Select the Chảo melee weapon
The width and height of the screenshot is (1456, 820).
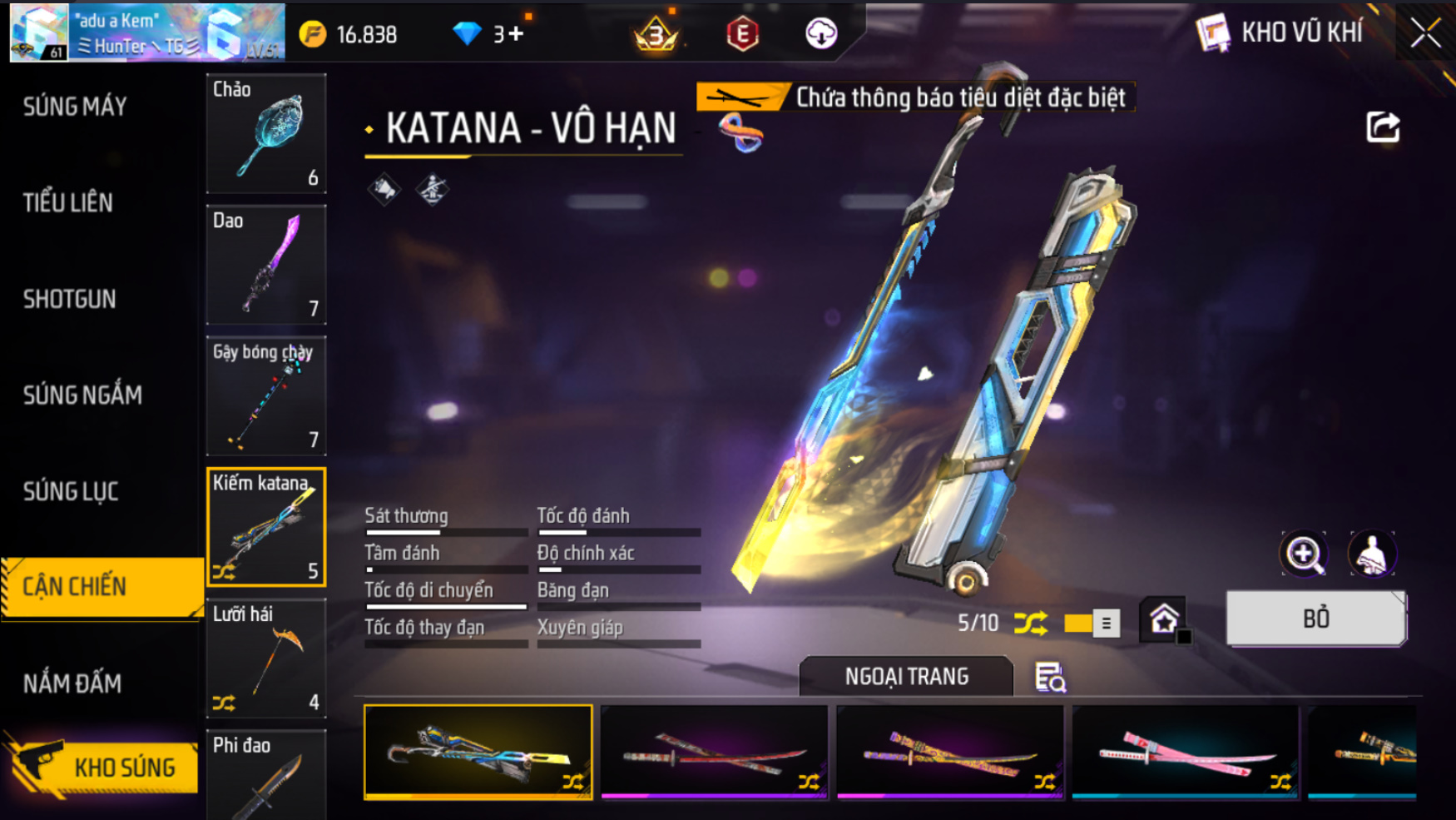(266, 133)
